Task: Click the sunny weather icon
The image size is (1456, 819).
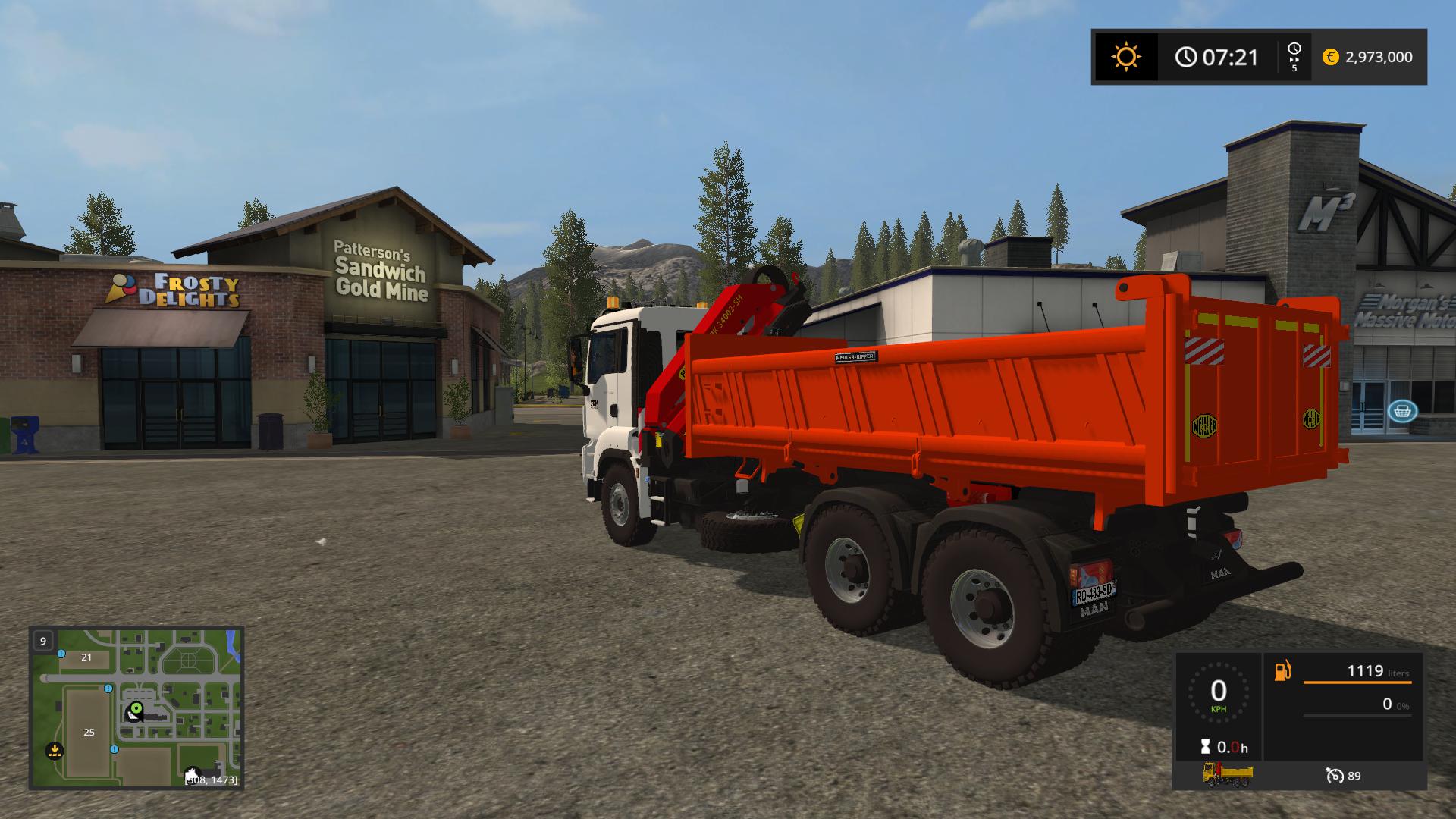Action: tap(1125, 57)
